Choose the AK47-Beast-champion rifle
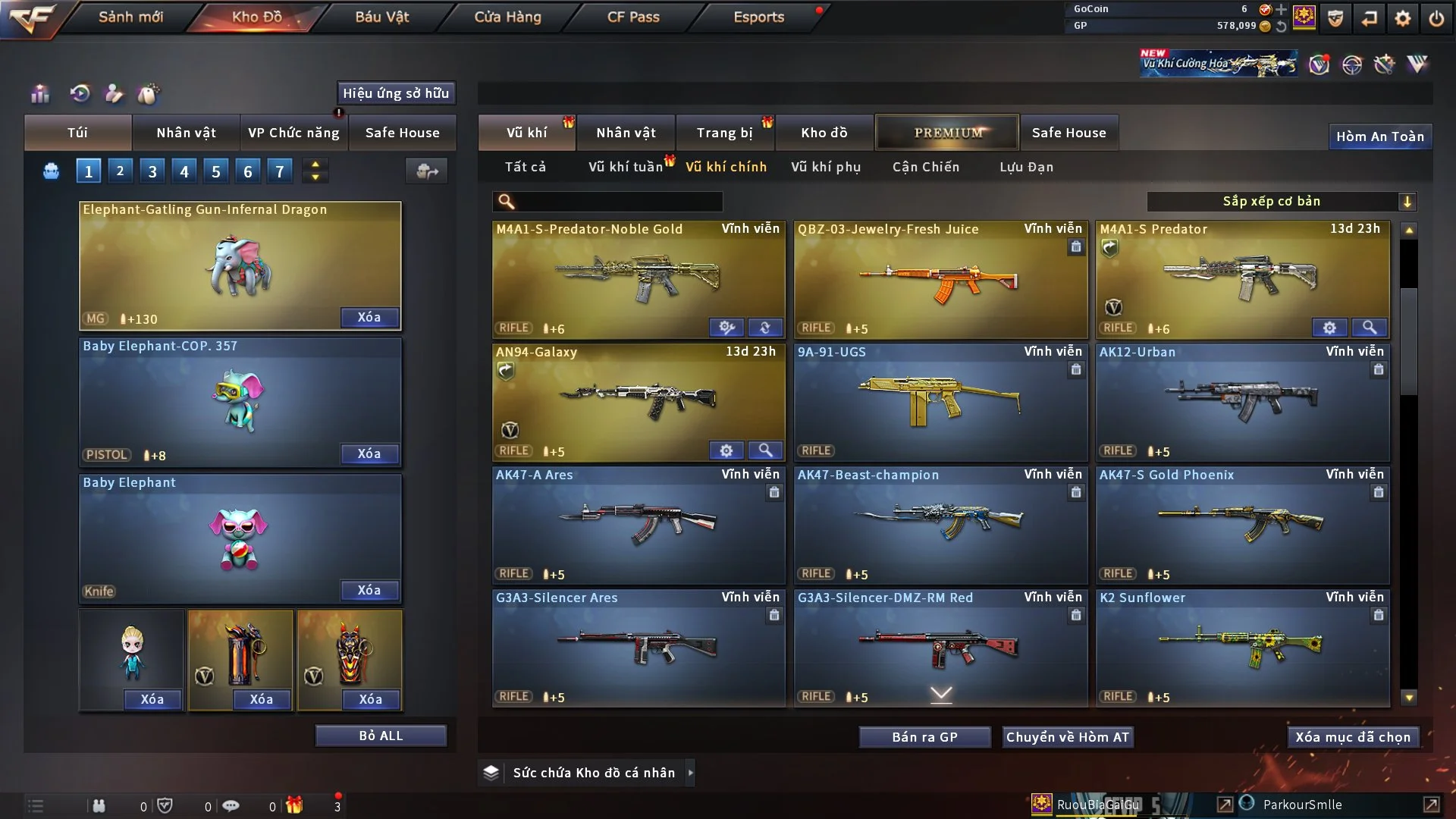Viewport: 1456px width, 819px height. 940,525
